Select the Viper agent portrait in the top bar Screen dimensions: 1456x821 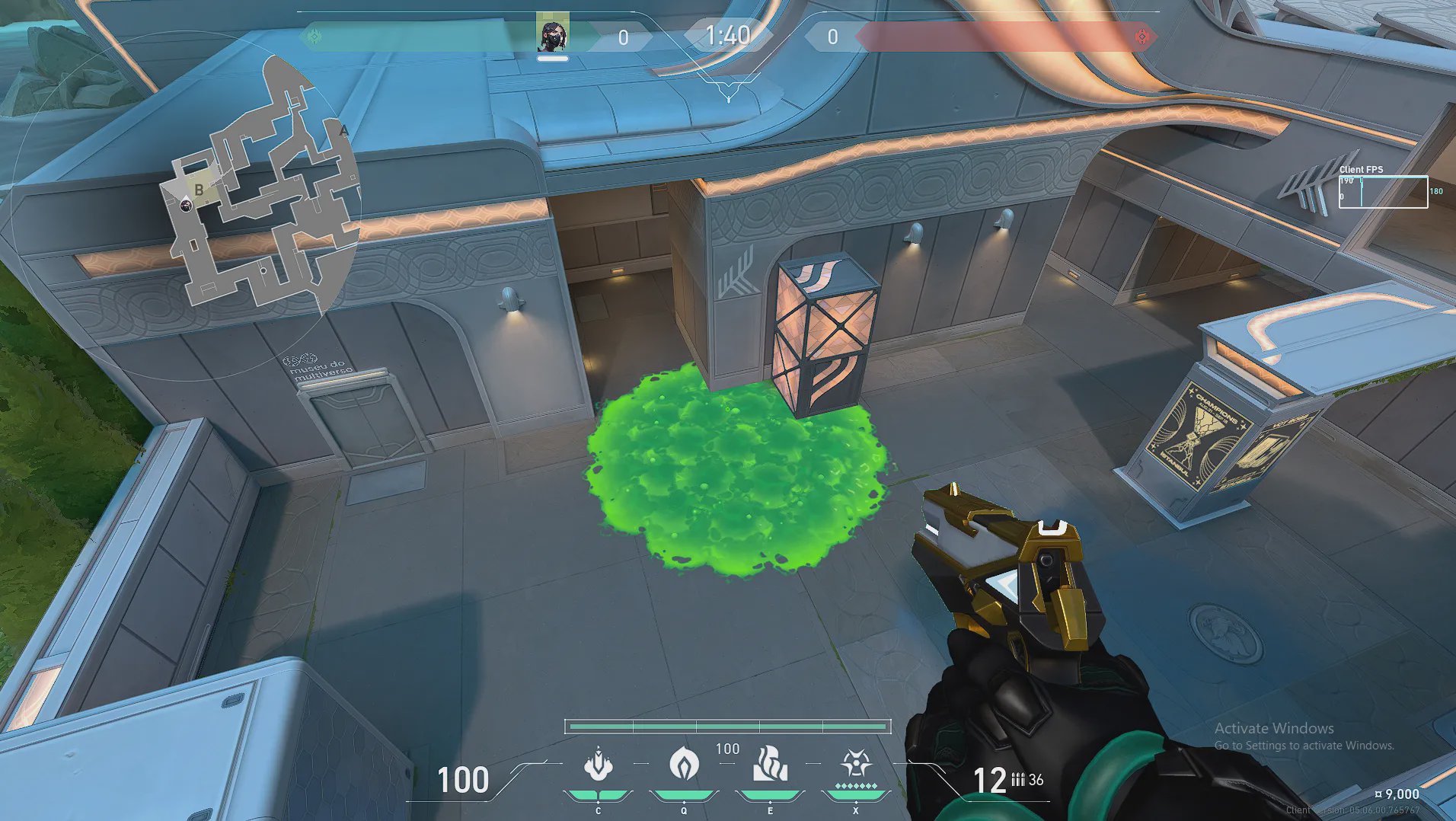tap(552, 34)
